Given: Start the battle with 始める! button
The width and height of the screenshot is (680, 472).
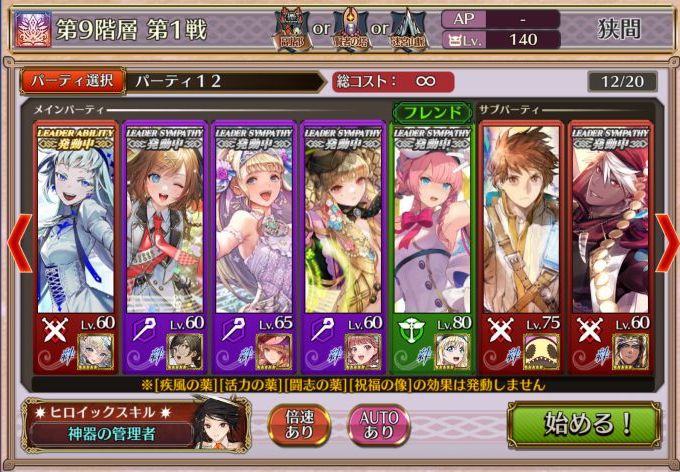Looking at the screenshot, I should (x=587, y=423).
